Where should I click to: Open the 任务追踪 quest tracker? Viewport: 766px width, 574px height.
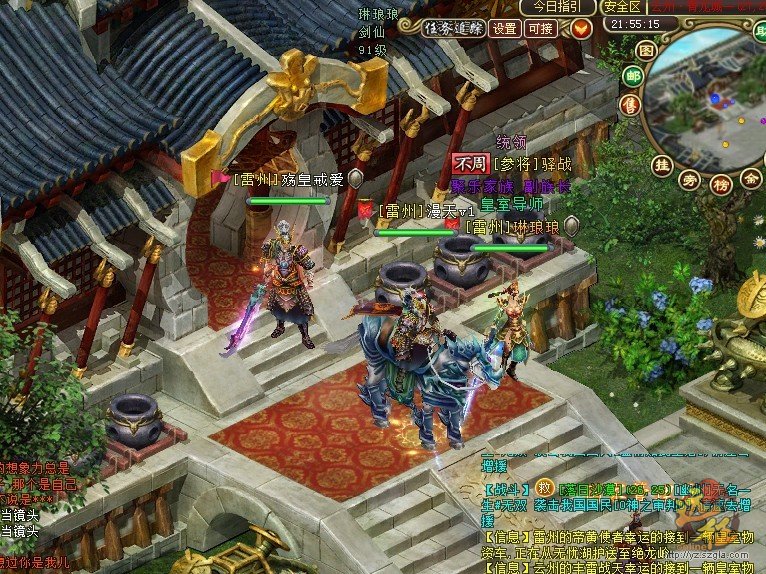pyautogui.click(x=453, y=28)
